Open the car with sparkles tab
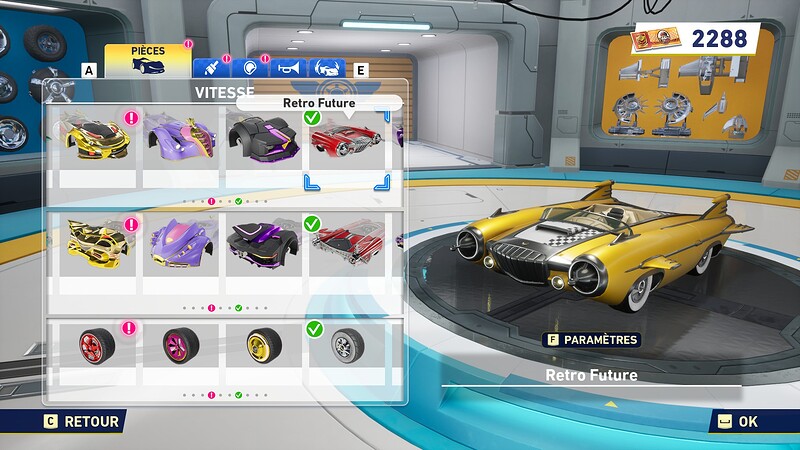Screen dimensions: 800x450 point(326,68)
